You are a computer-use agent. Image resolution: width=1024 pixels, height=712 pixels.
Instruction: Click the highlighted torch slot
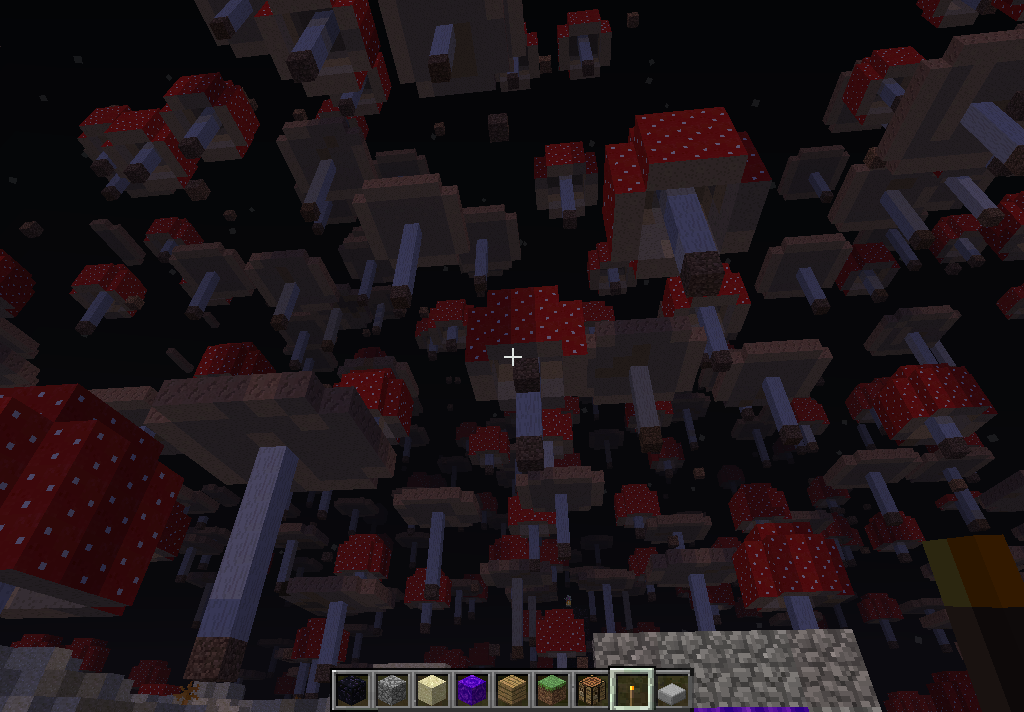click(x=632, y=690)
